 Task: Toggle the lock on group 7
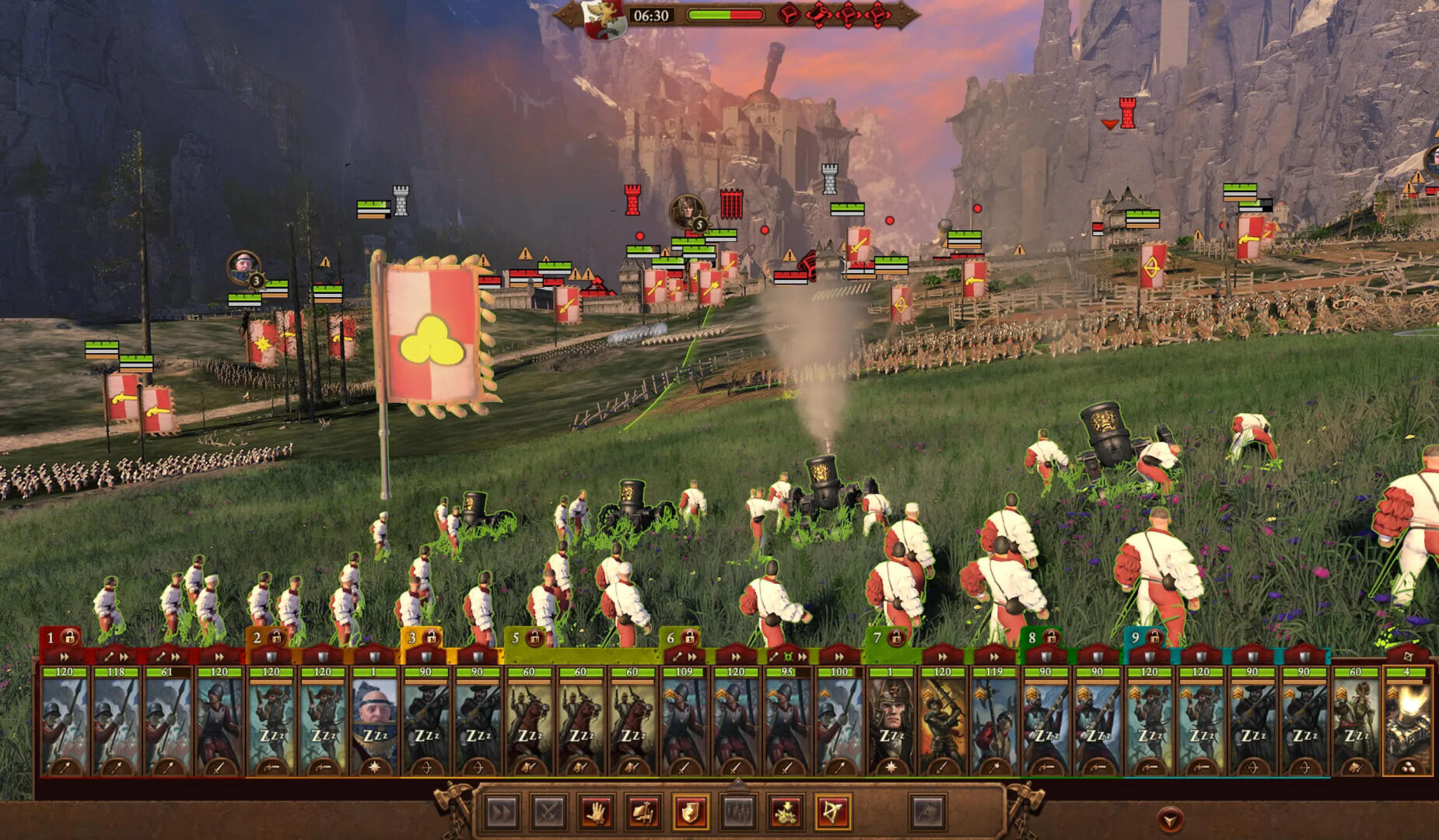896,639
